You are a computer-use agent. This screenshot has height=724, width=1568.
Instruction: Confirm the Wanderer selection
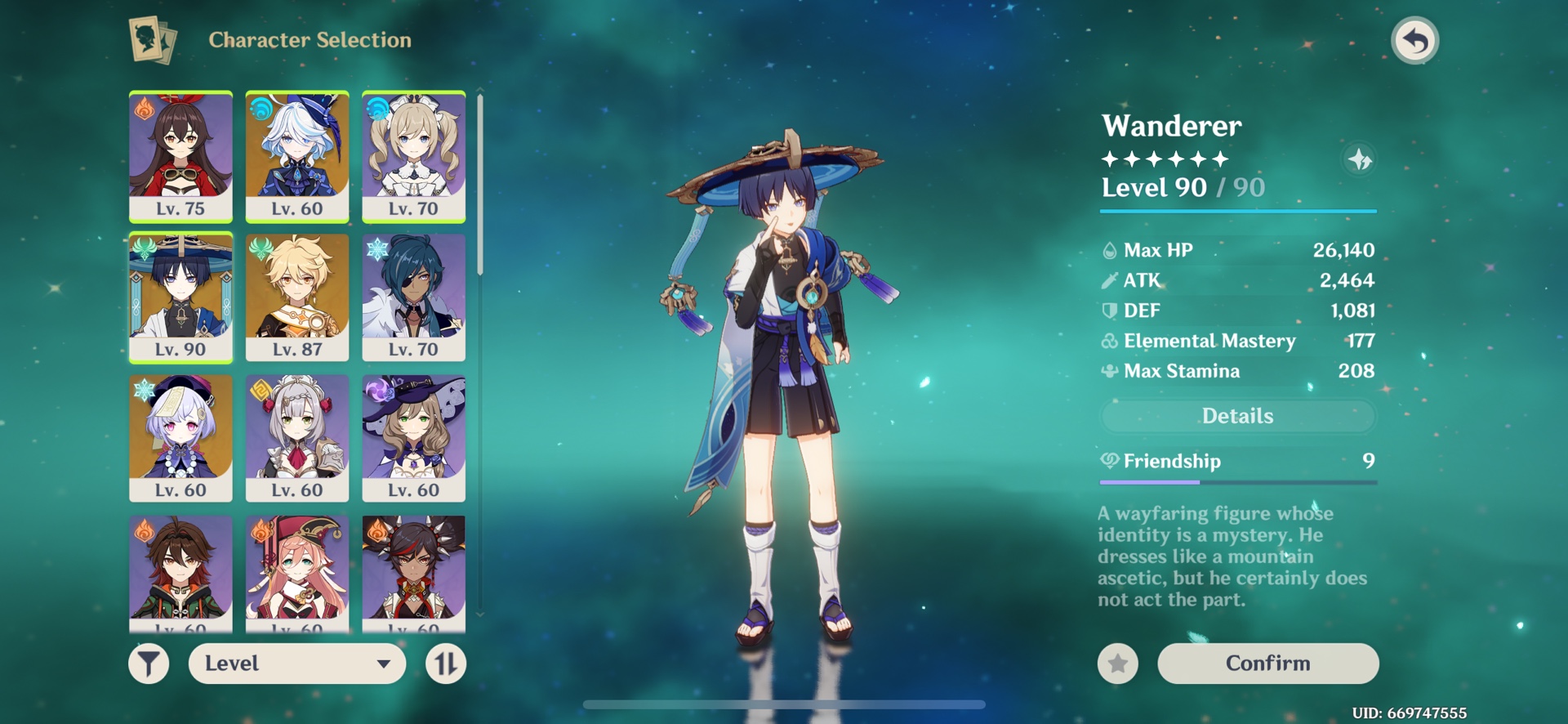(1267, 663)
